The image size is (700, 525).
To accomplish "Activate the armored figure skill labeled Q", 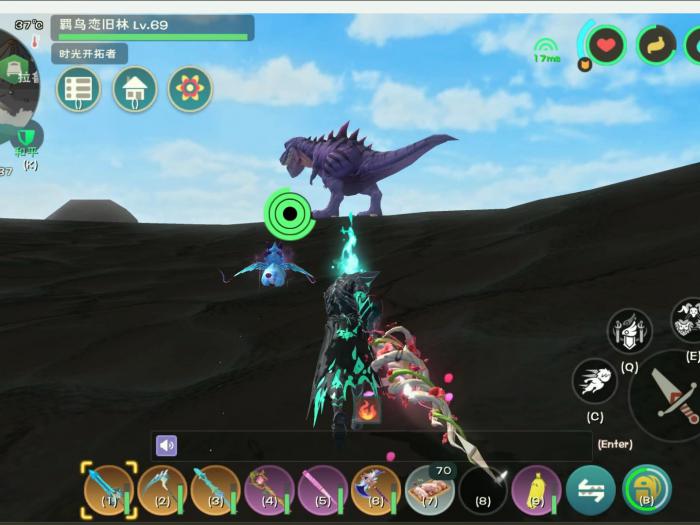I will pyautogui.click(x=629, y=331).
